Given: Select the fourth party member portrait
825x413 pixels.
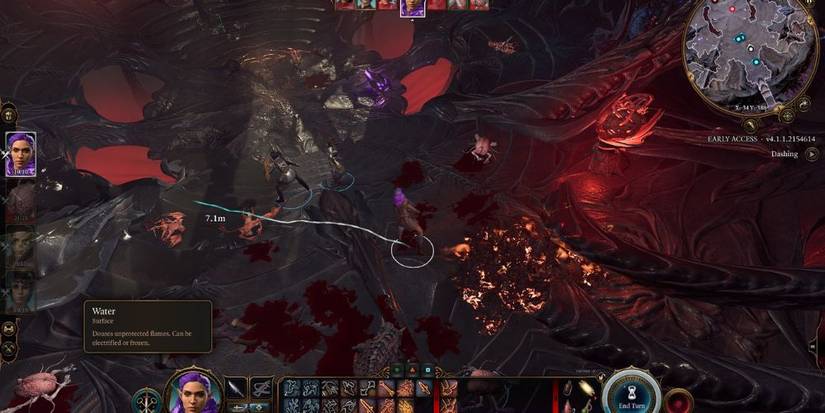Looking at the screenshot, I should click(x=21, y=290).
